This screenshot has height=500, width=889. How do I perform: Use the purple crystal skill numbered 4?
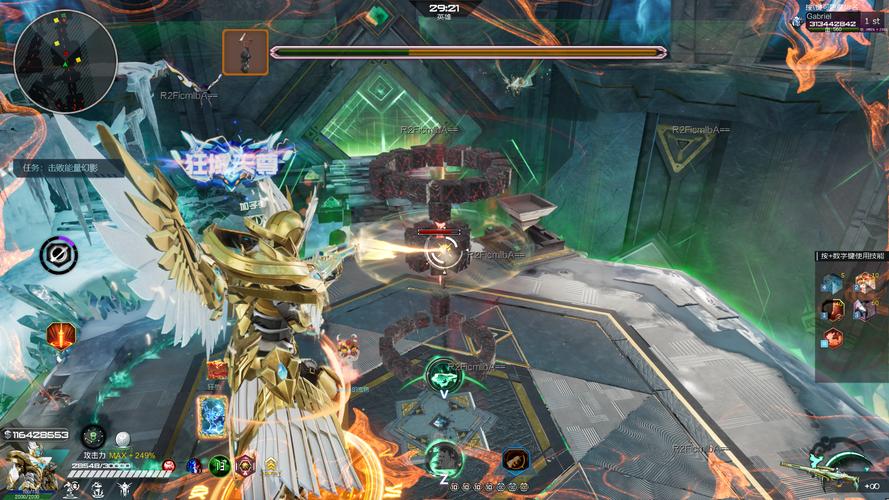tap(863, 310)
